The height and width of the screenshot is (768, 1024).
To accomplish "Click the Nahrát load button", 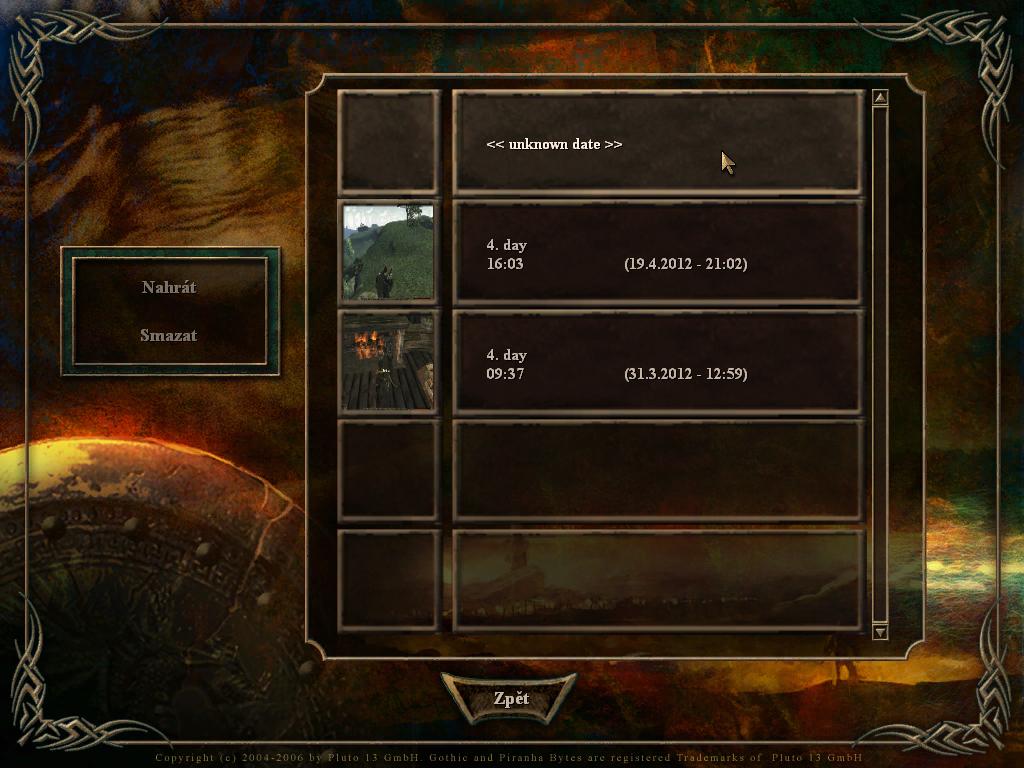I will 169,287.
